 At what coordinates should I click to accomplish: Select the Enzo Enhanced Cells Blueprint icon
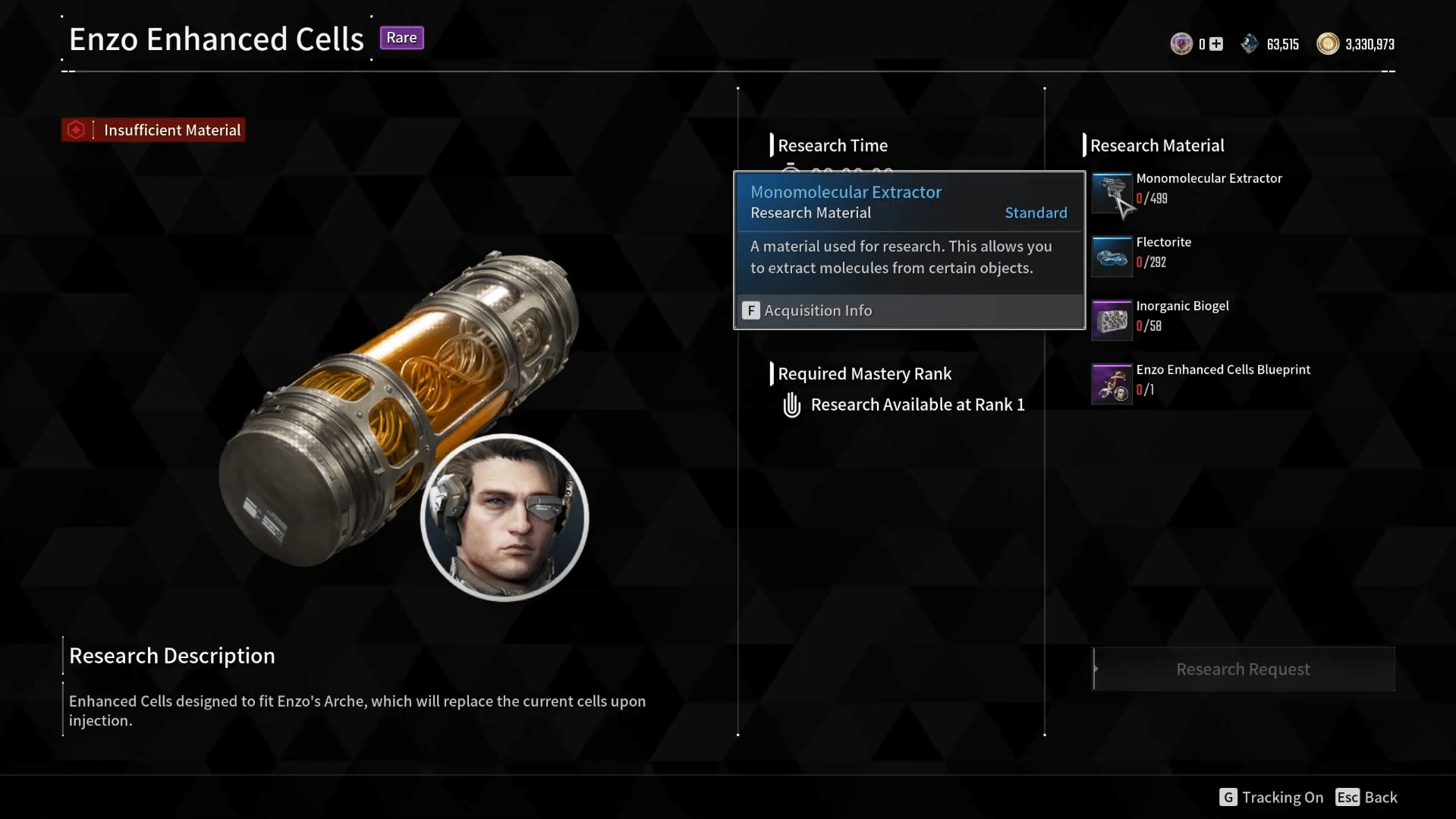click(x=1111, y=383)
